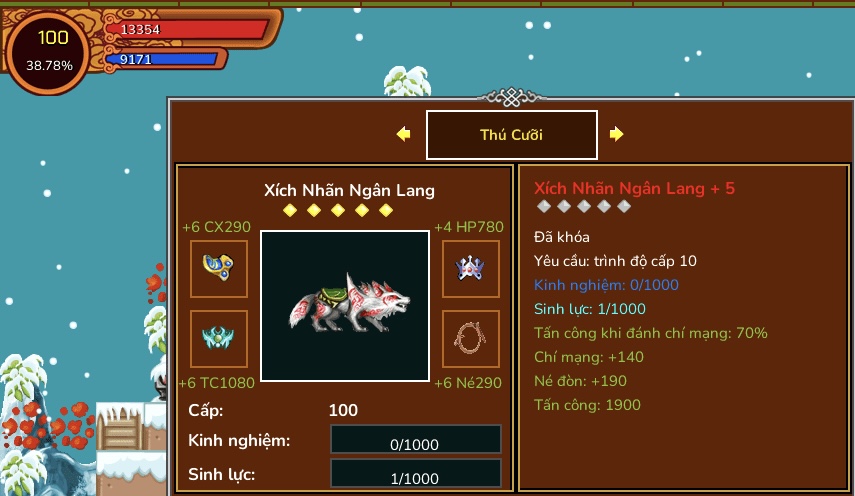Go to next tab with right arrow

point(617,134)
